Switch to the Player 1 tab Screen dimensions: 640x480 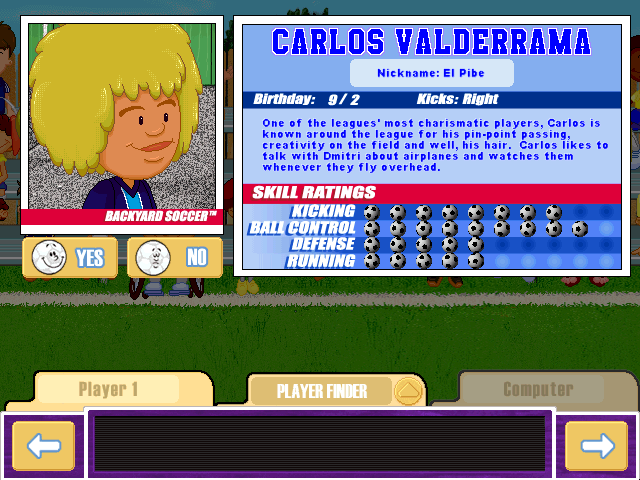point(108,390)
